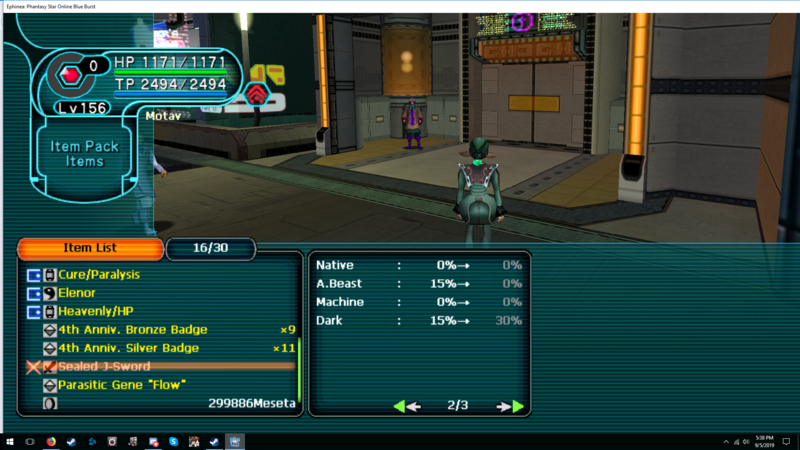Screen dimensions: 800x450
Task: Select Cure/Paralysis in the item list
Action: [98, 274]
